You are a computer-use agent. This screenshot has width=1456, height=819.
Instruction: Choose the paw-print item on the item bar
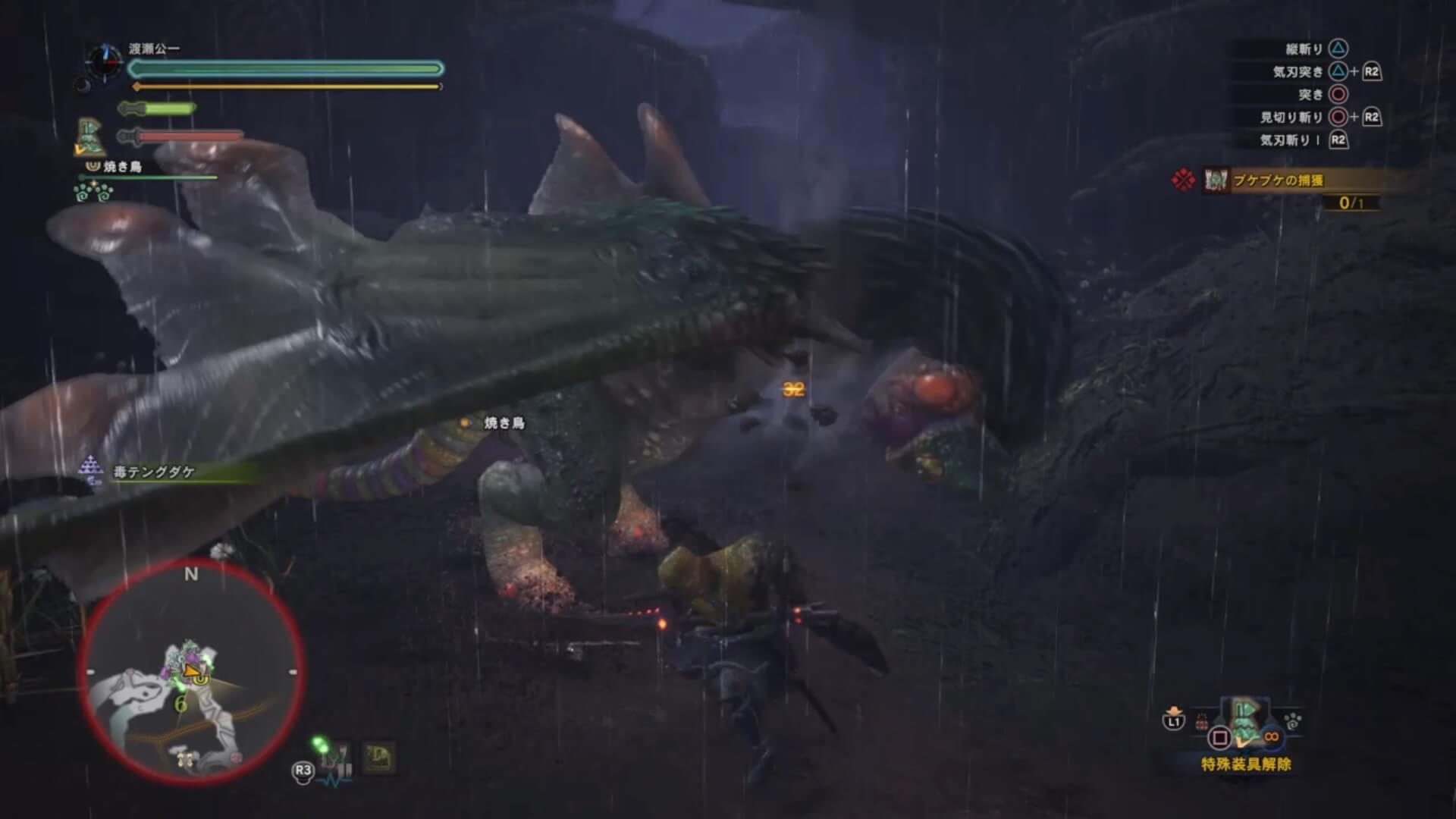coord(1292,720)
